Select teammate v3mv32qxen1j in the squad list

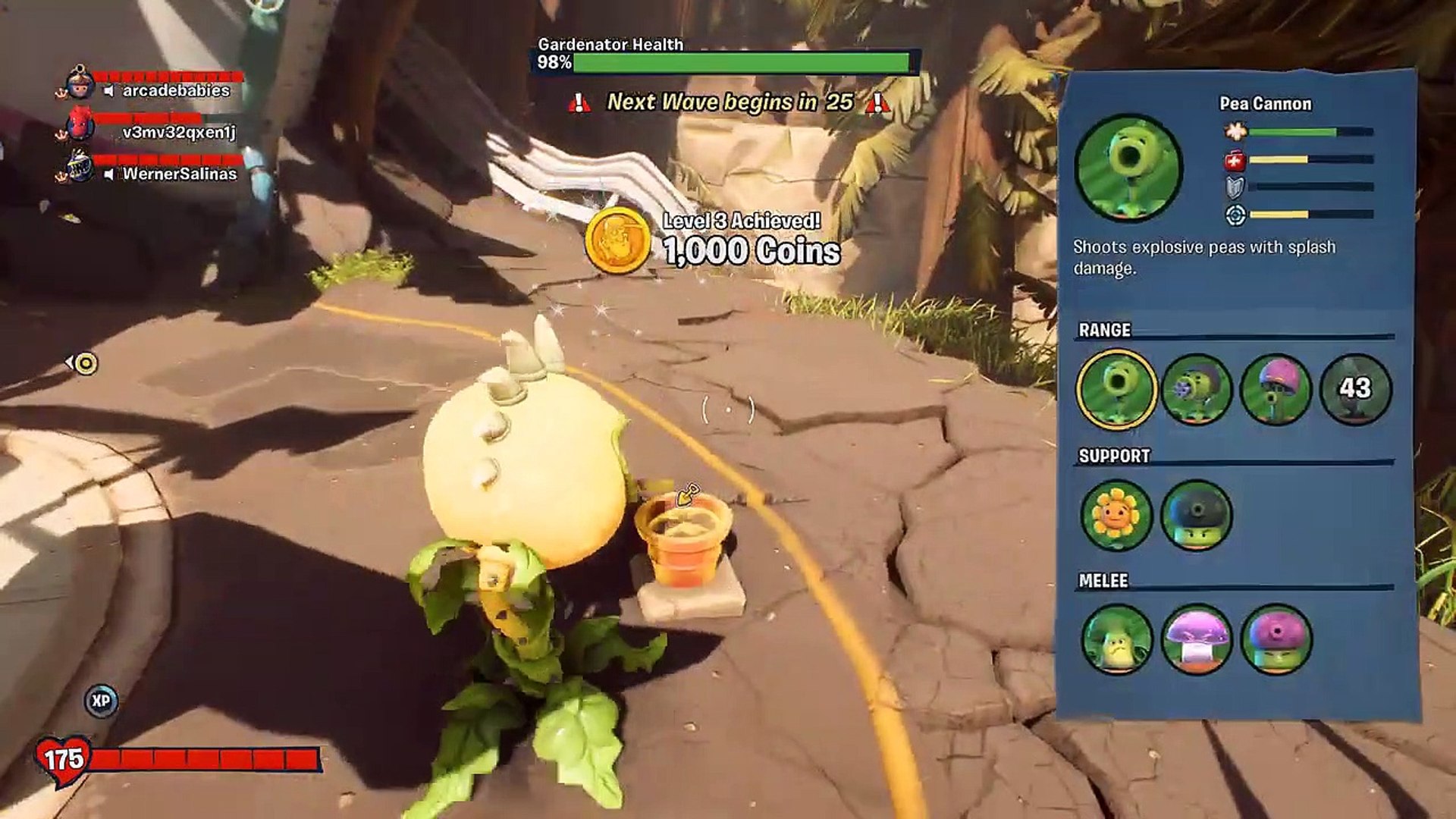[179, 132]
